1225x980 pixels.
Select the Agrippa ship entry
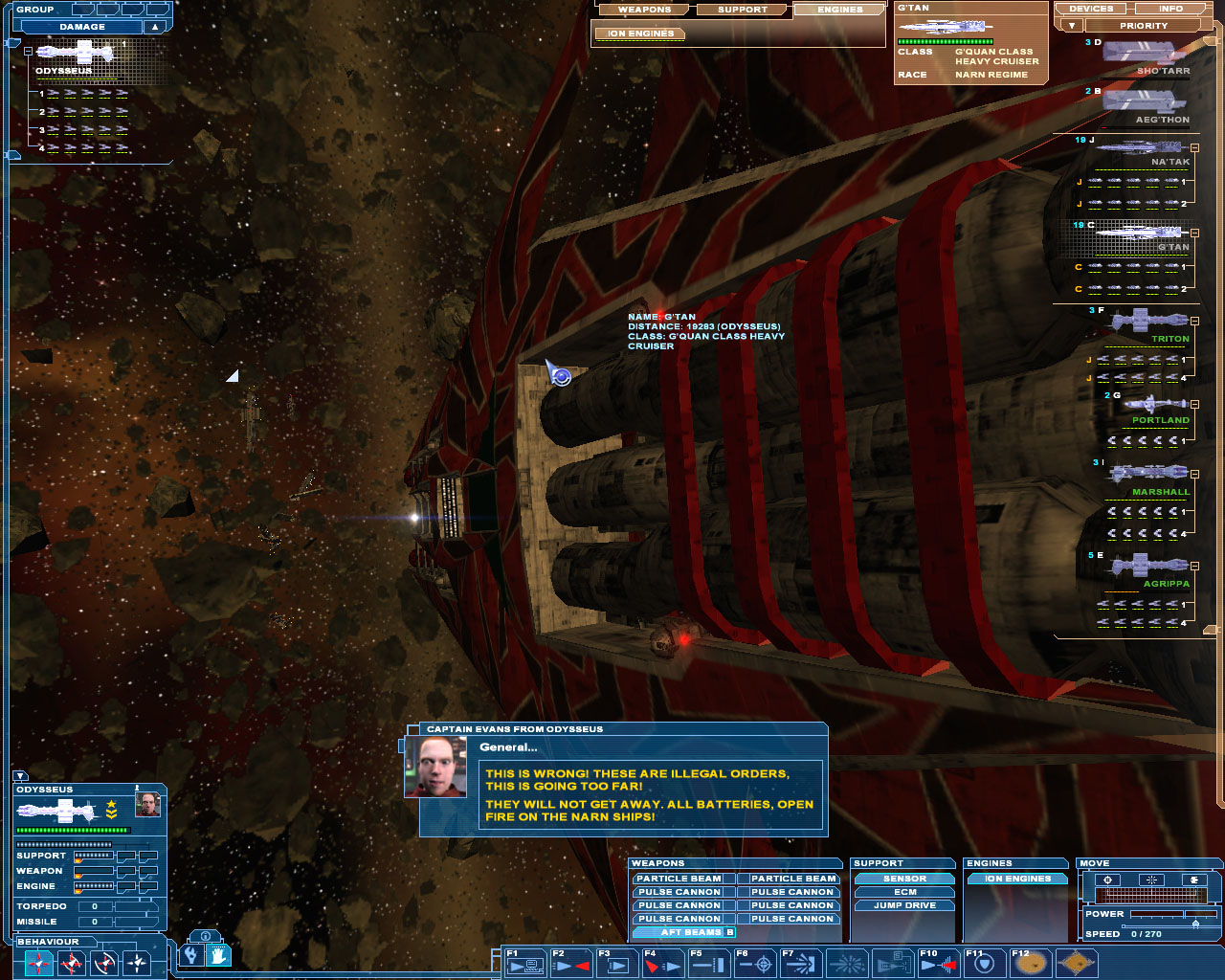tap(1149, 568)
